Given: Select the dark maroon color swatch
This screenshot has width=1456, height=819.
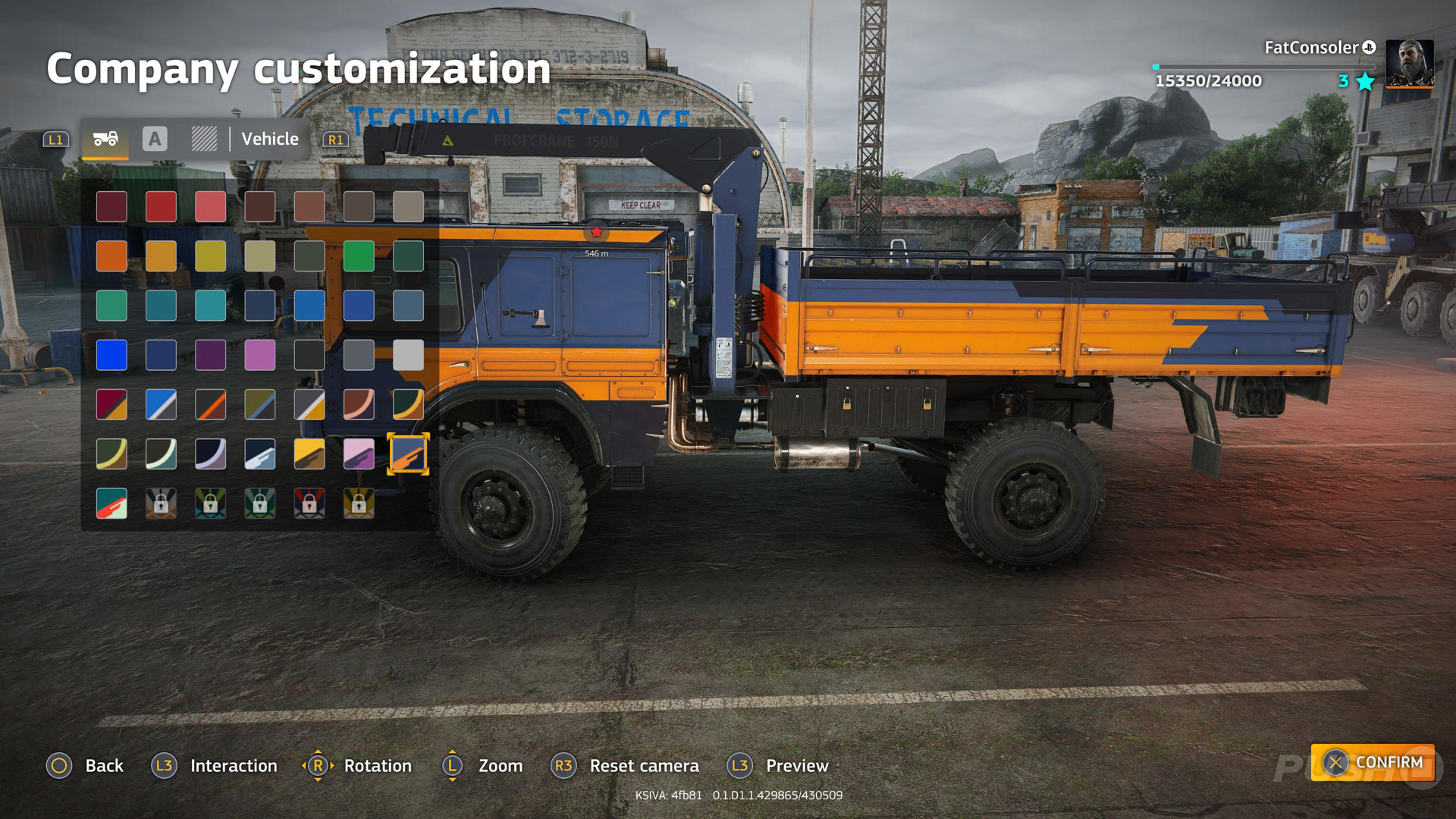Looking at the screenshot, I should 111,206.
